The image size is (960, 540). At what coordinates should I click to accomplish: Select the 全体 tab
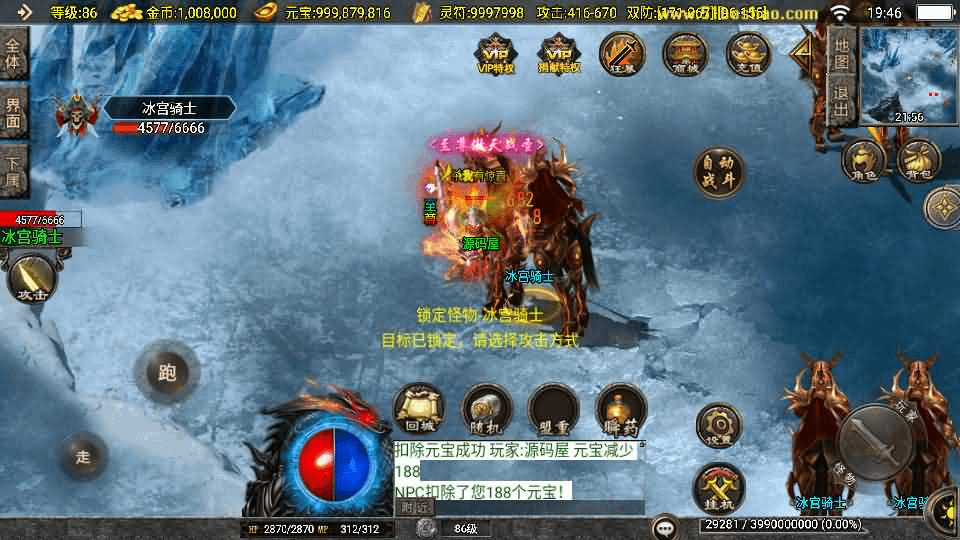pyautogui.click(x=14, y=53)
